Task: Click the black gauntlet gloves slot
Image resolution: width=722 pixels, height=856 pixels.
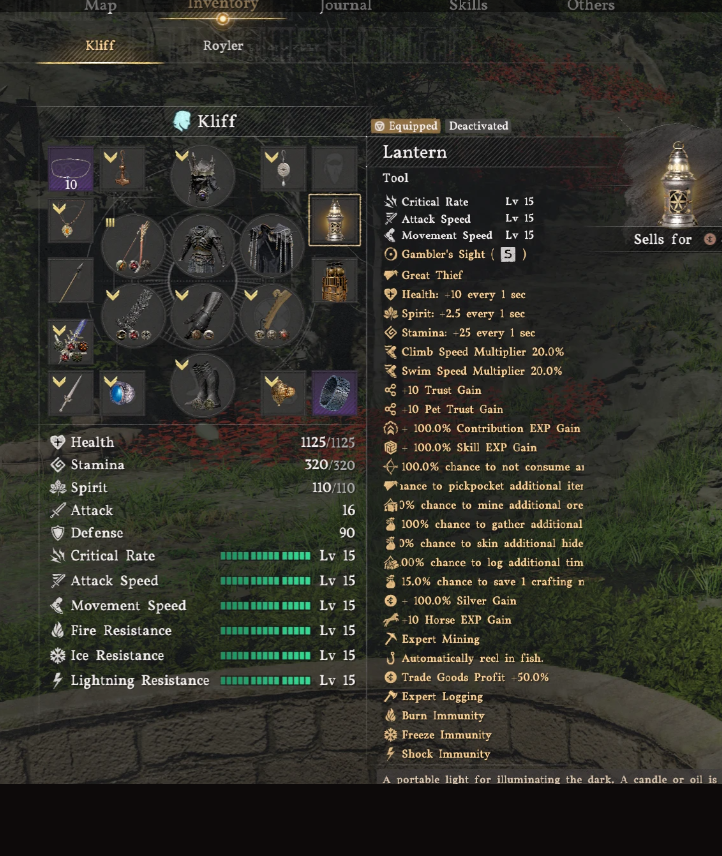Action: [202, 316]
